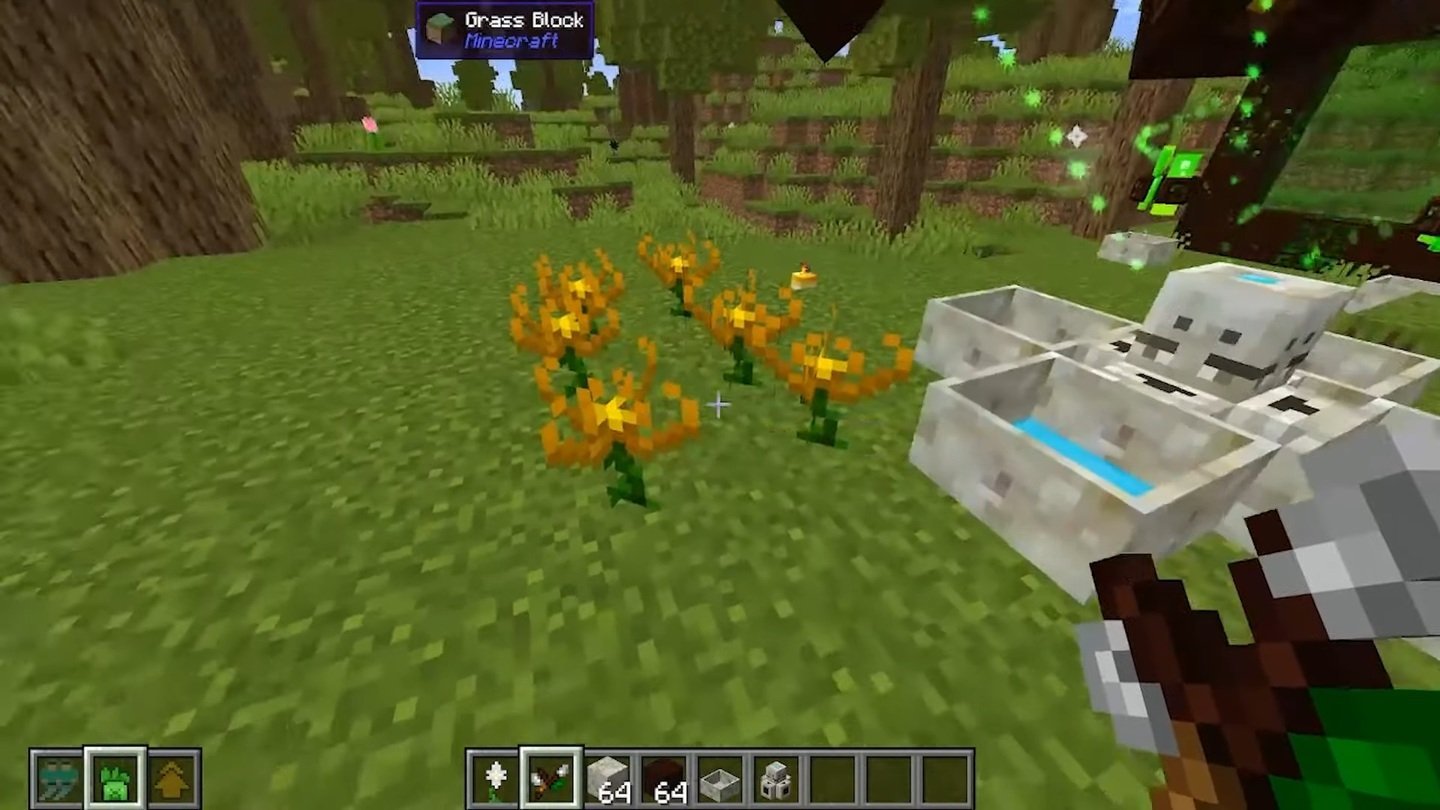Select the 64 dark brown blocks in the hotbar
The width and height of the screenshot is (1440, 810).
[664, 778]
